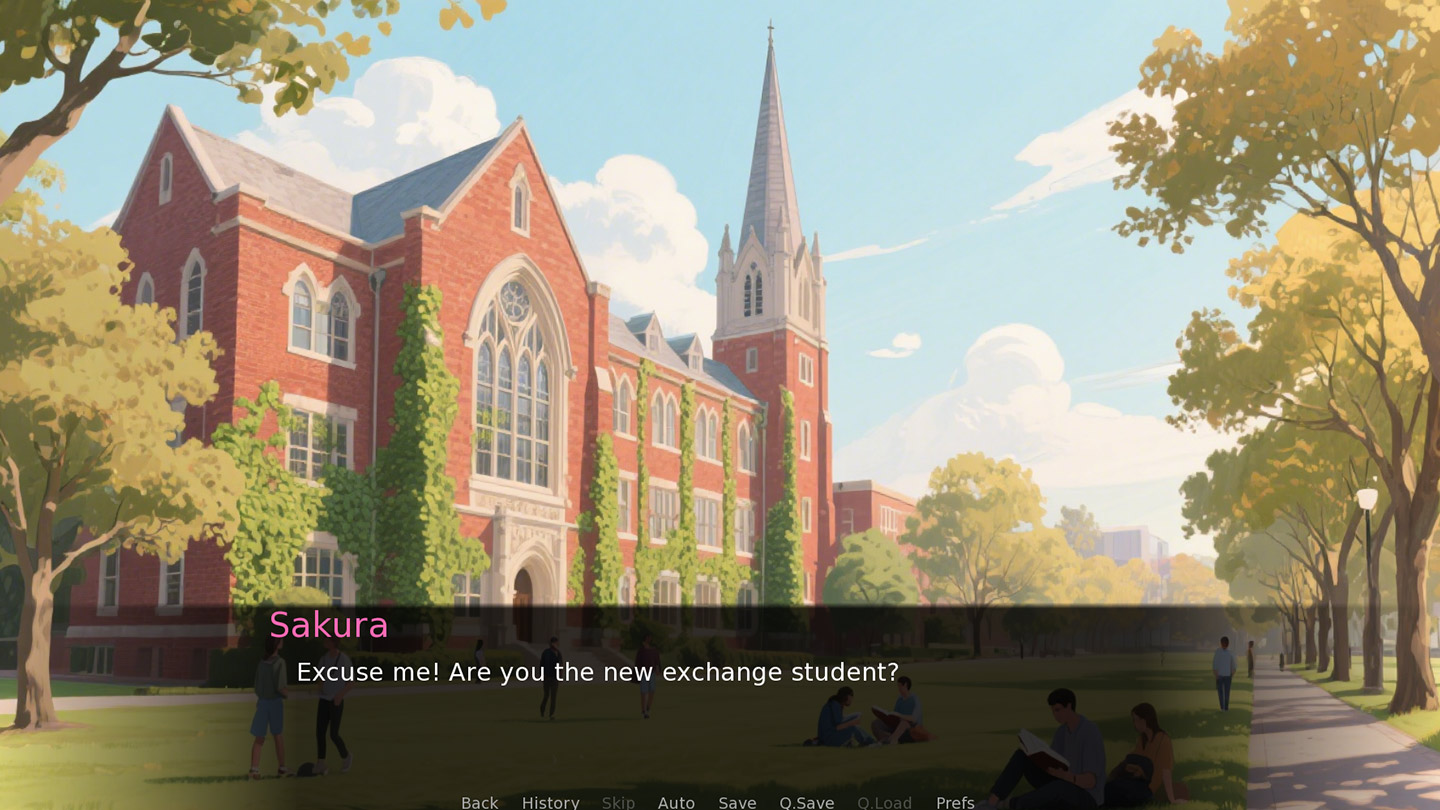Screen dimensions: 1440x810
Task: Advance Sakura's dialogue text
Action: coord(597,672)
